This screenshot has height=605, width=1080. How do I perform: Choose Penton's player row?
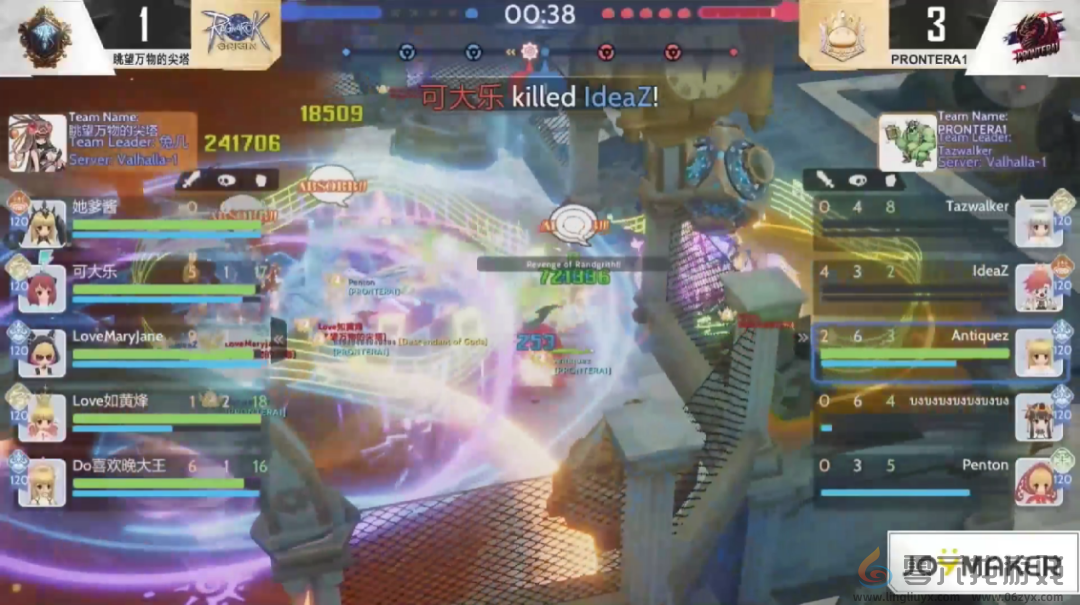pos(912,477)
